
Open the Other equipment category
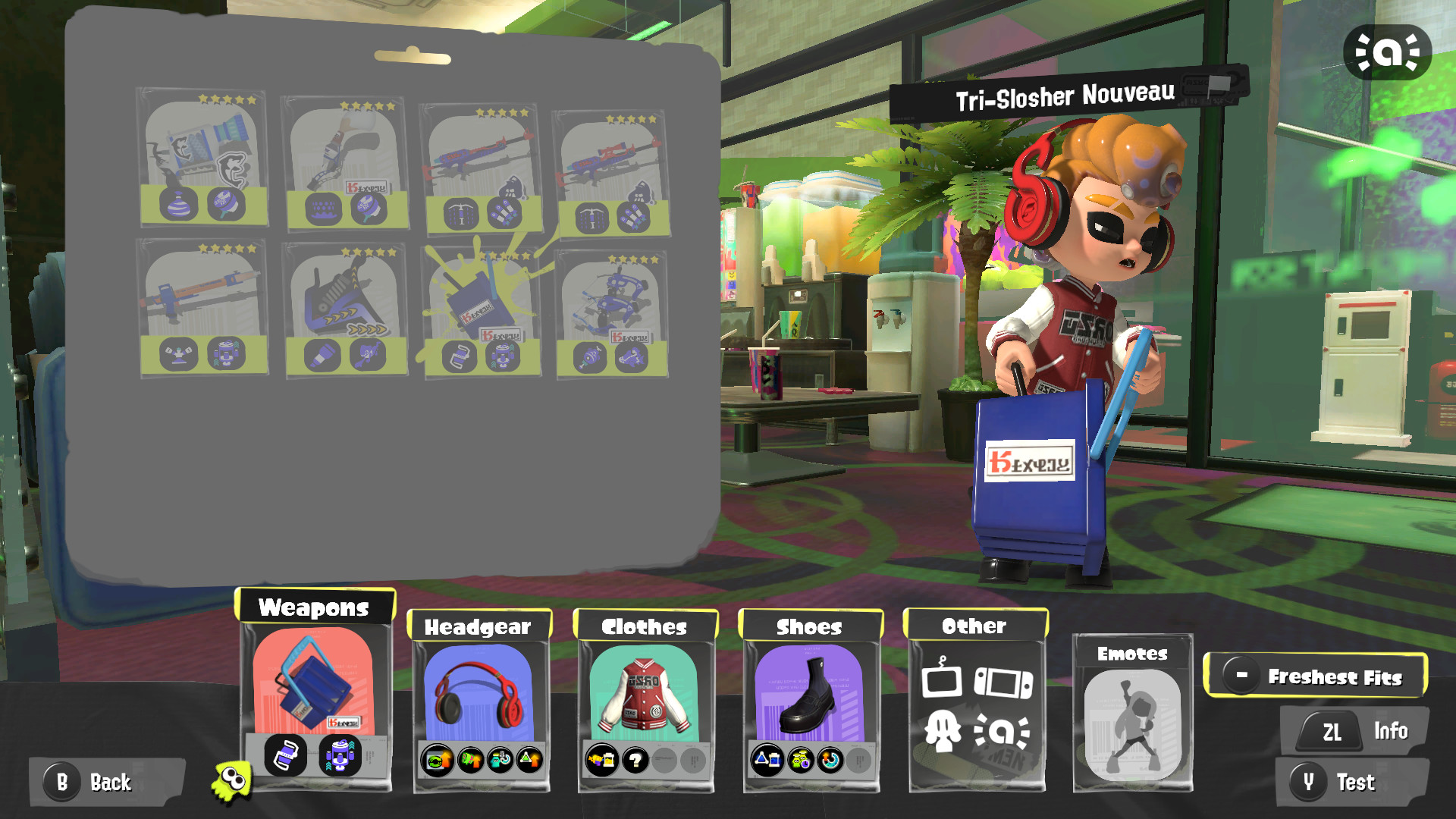[974, 626]
